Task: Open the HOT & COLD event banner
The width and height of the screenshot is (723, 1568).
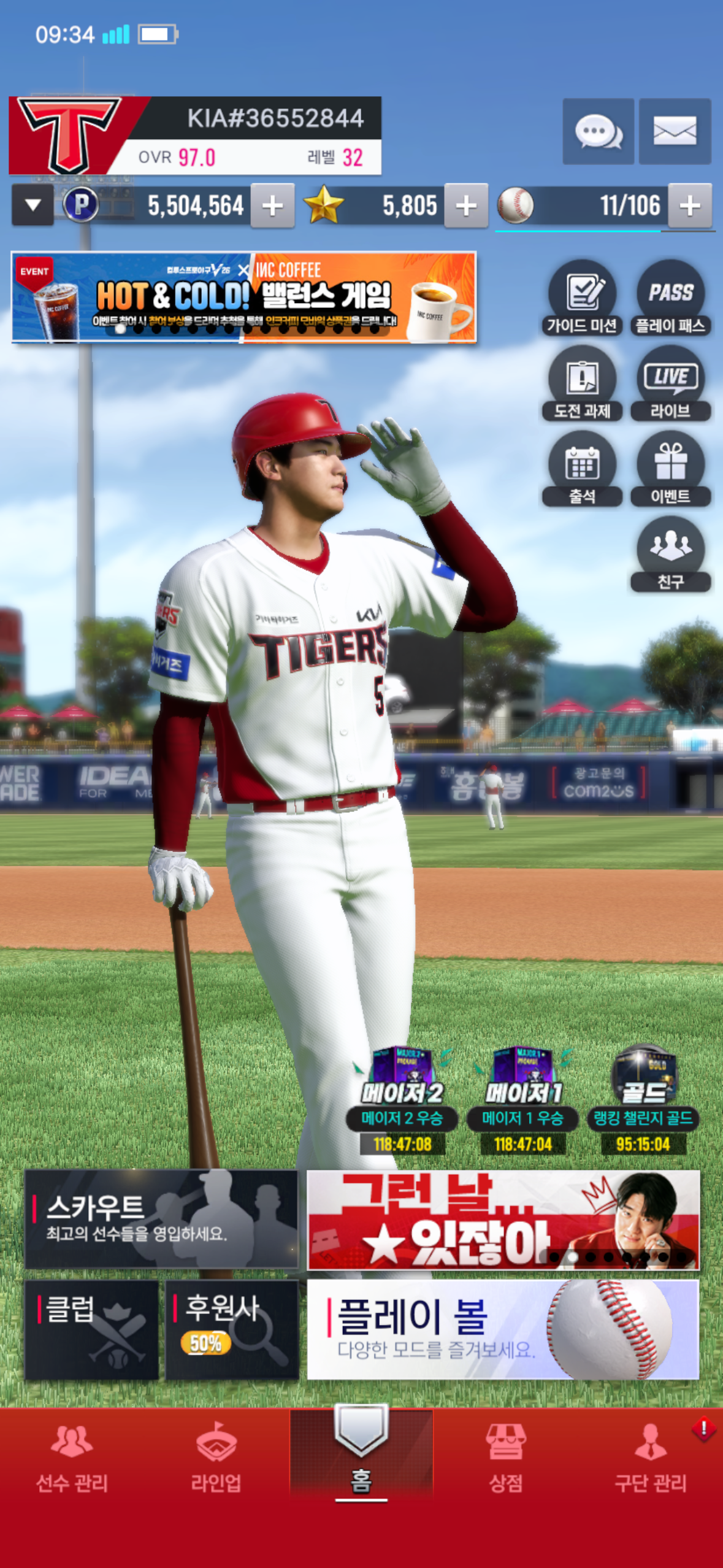Action: pyautogui.click(x=243, y=297)
